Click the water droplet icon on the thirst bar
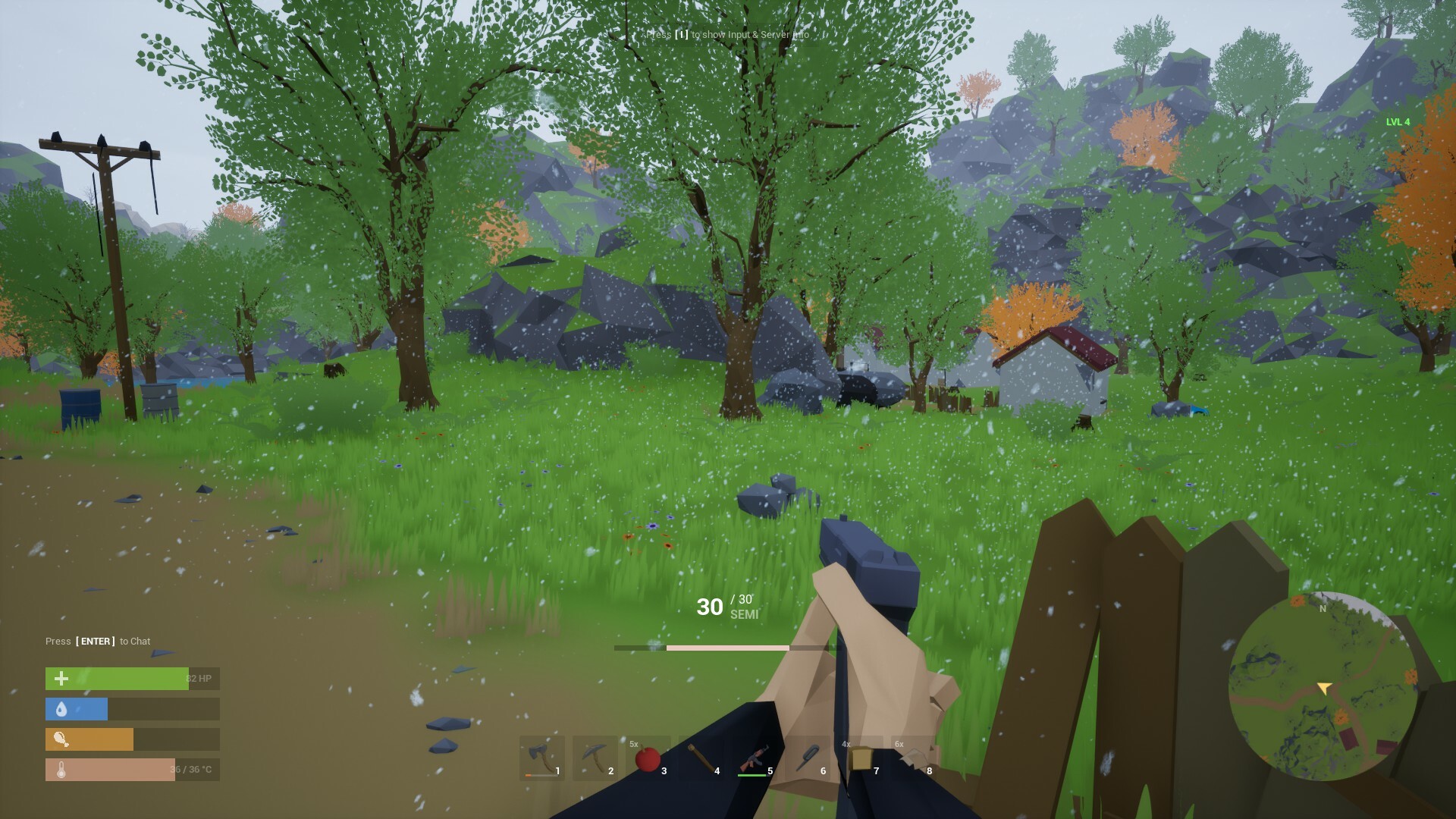The height and width of the screenshot is (819, 1456). tap(61, 709)
